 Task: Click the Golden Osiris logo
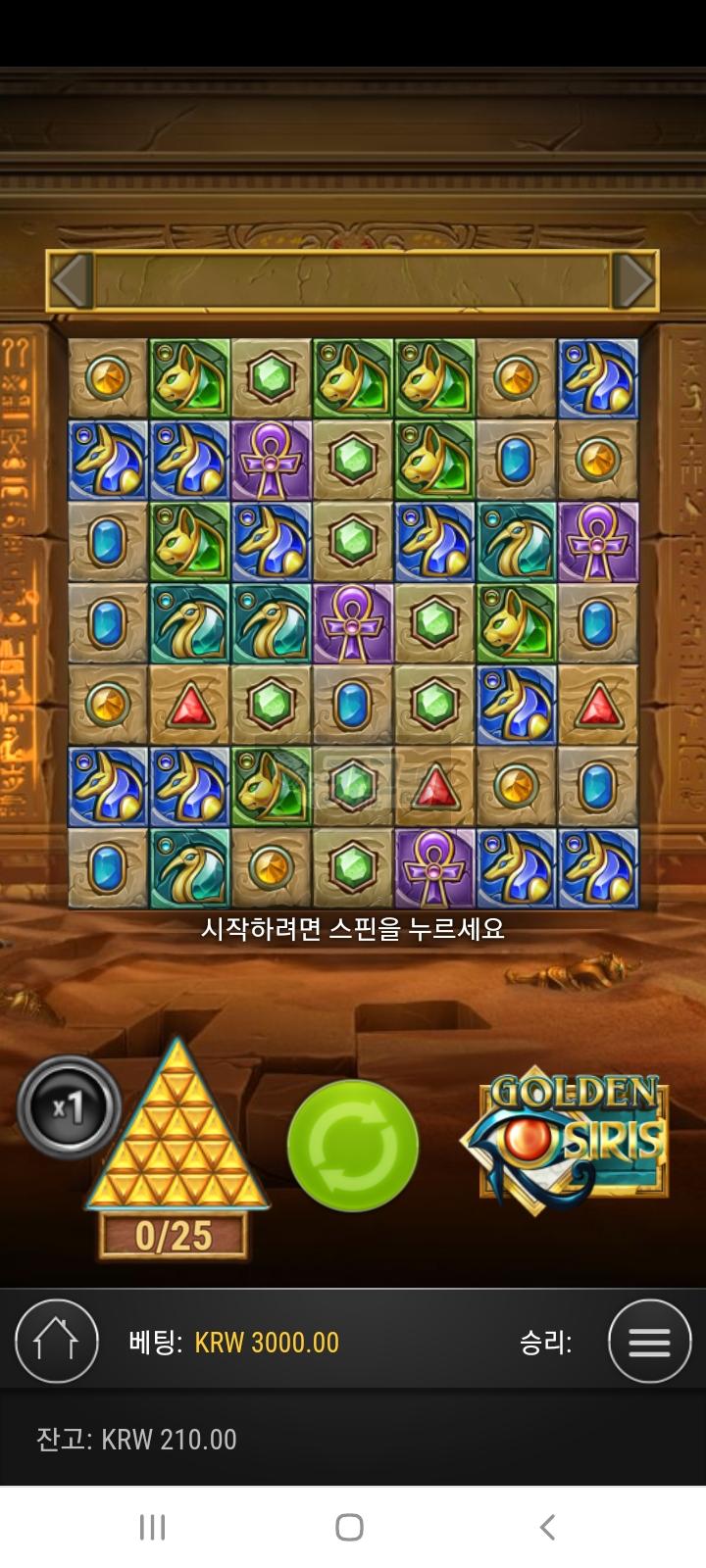coord(567,1137)
